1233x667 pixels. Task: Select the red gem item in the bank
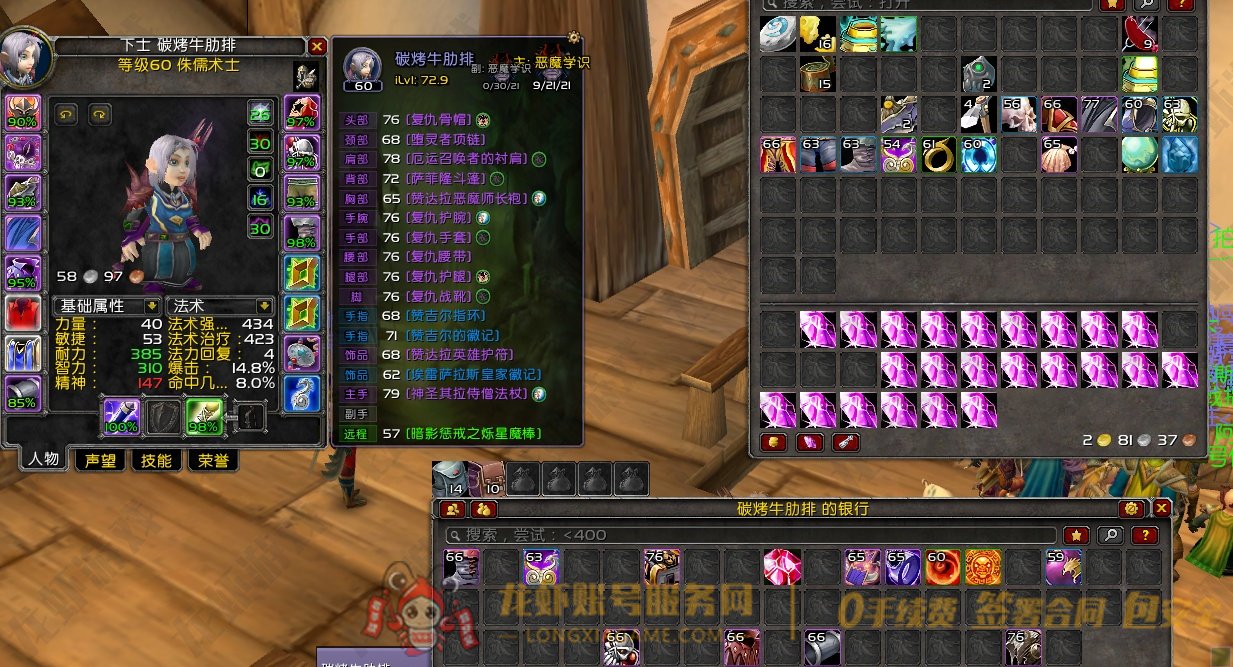pyautogui.click(x=782, y=567)
